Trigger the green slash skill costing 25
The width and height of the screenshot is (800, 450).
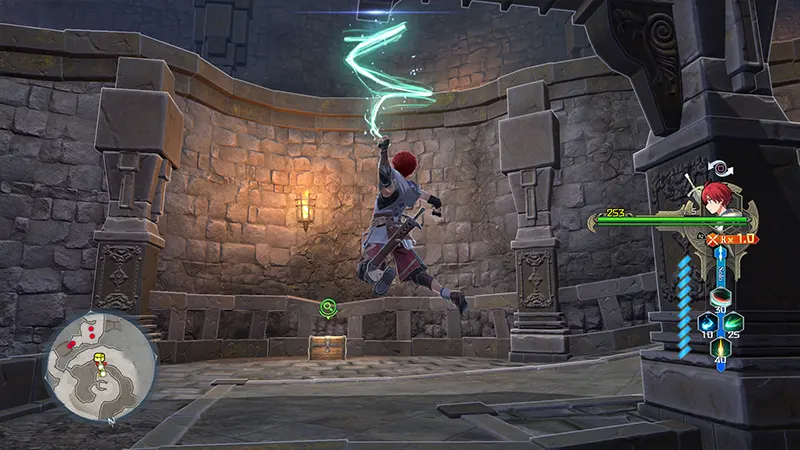click(x=736, y=323)
